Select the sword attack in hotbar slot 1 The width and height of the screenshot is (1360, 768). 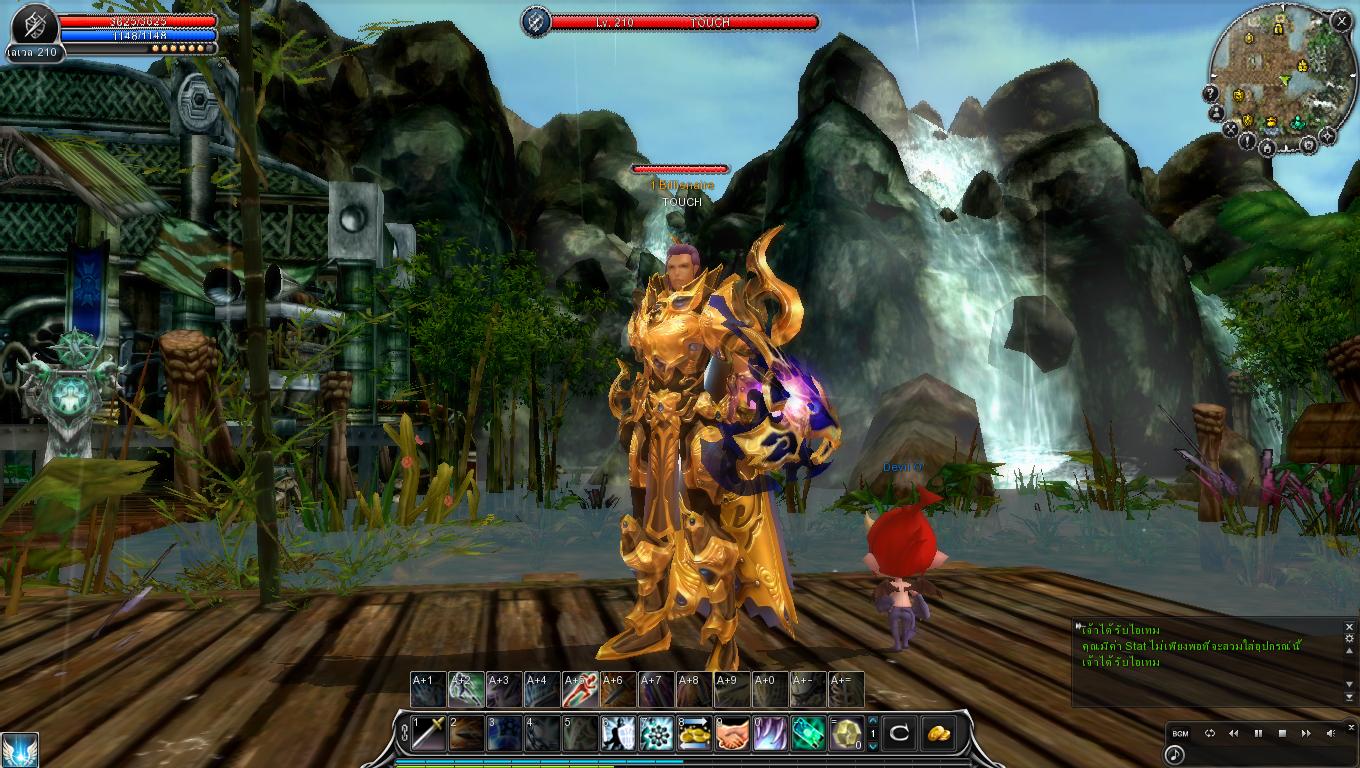tap(429, 734)
